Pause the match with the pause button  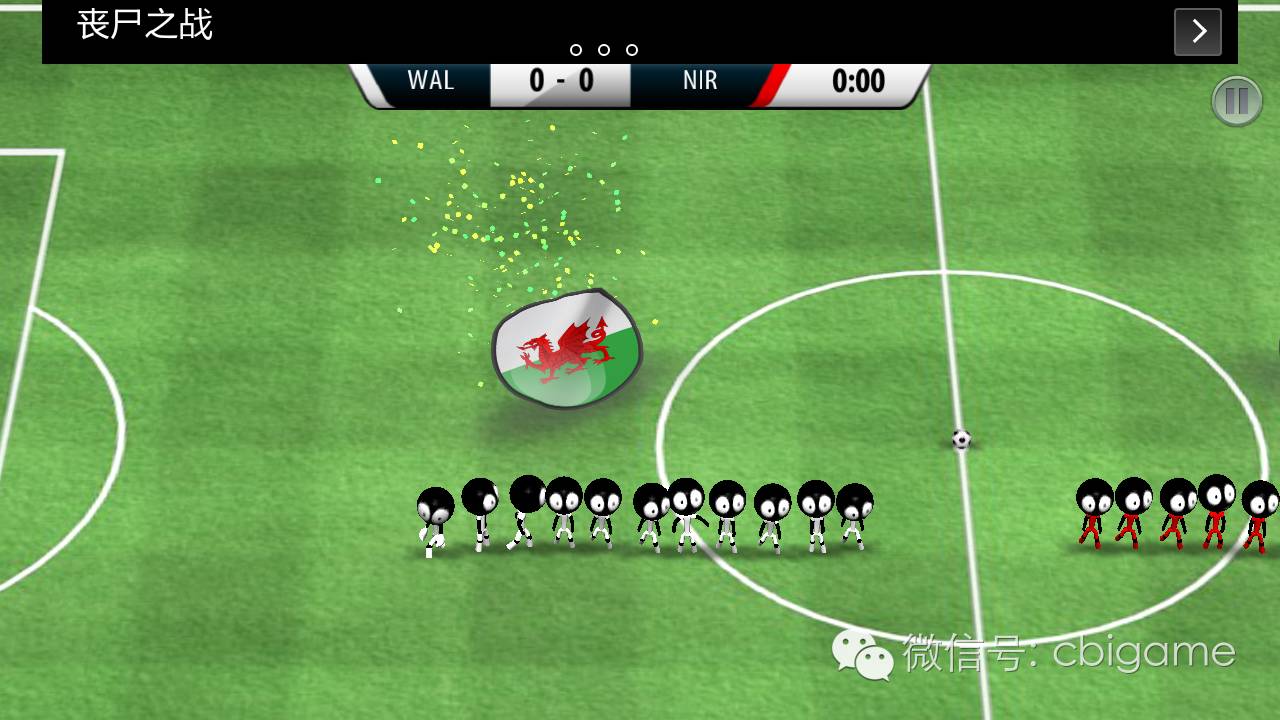[x=1237, y=101]
